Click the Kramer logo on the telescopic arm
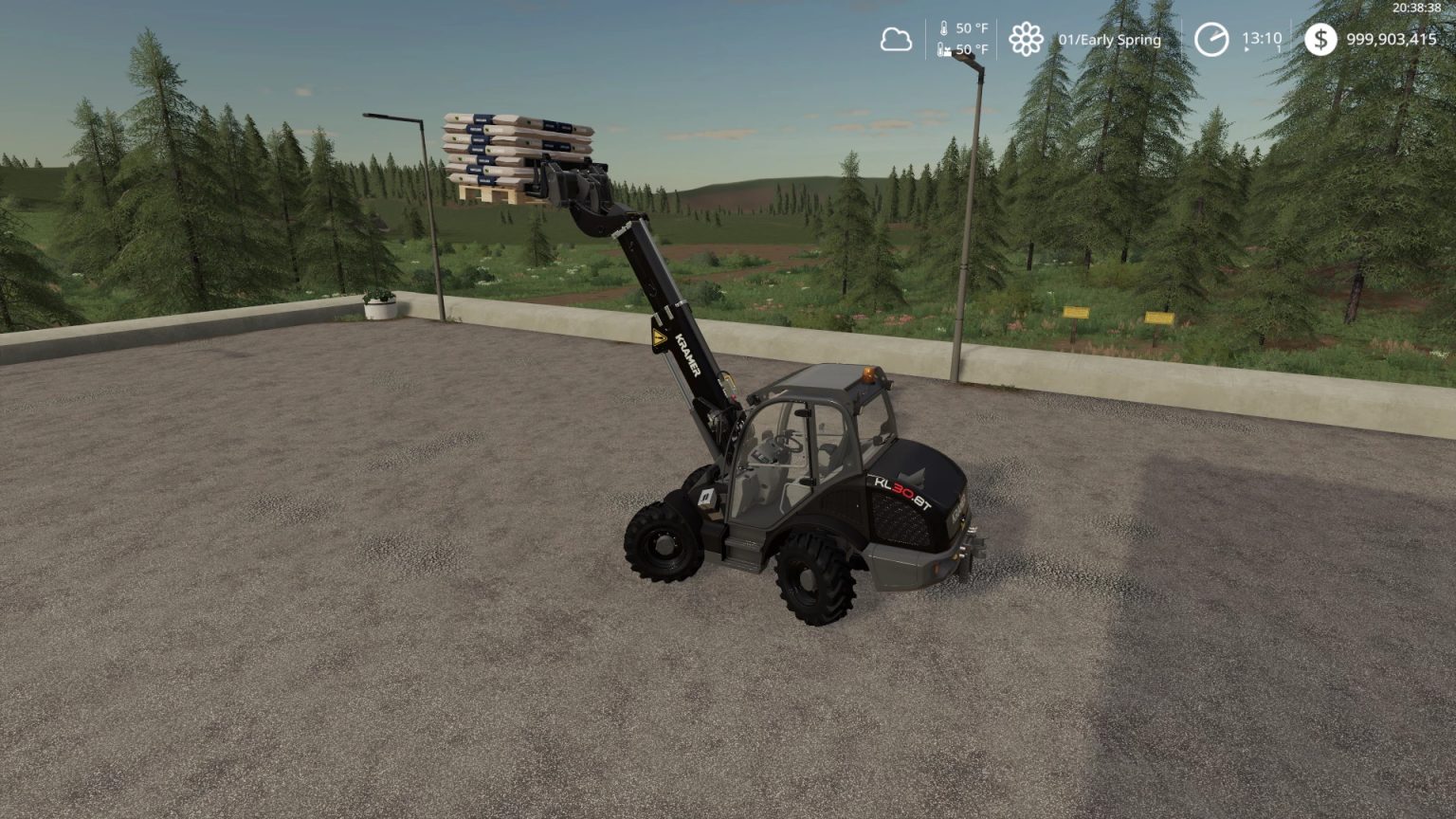The height and width of the screenshot is (819, 1456). click(689, 353)
